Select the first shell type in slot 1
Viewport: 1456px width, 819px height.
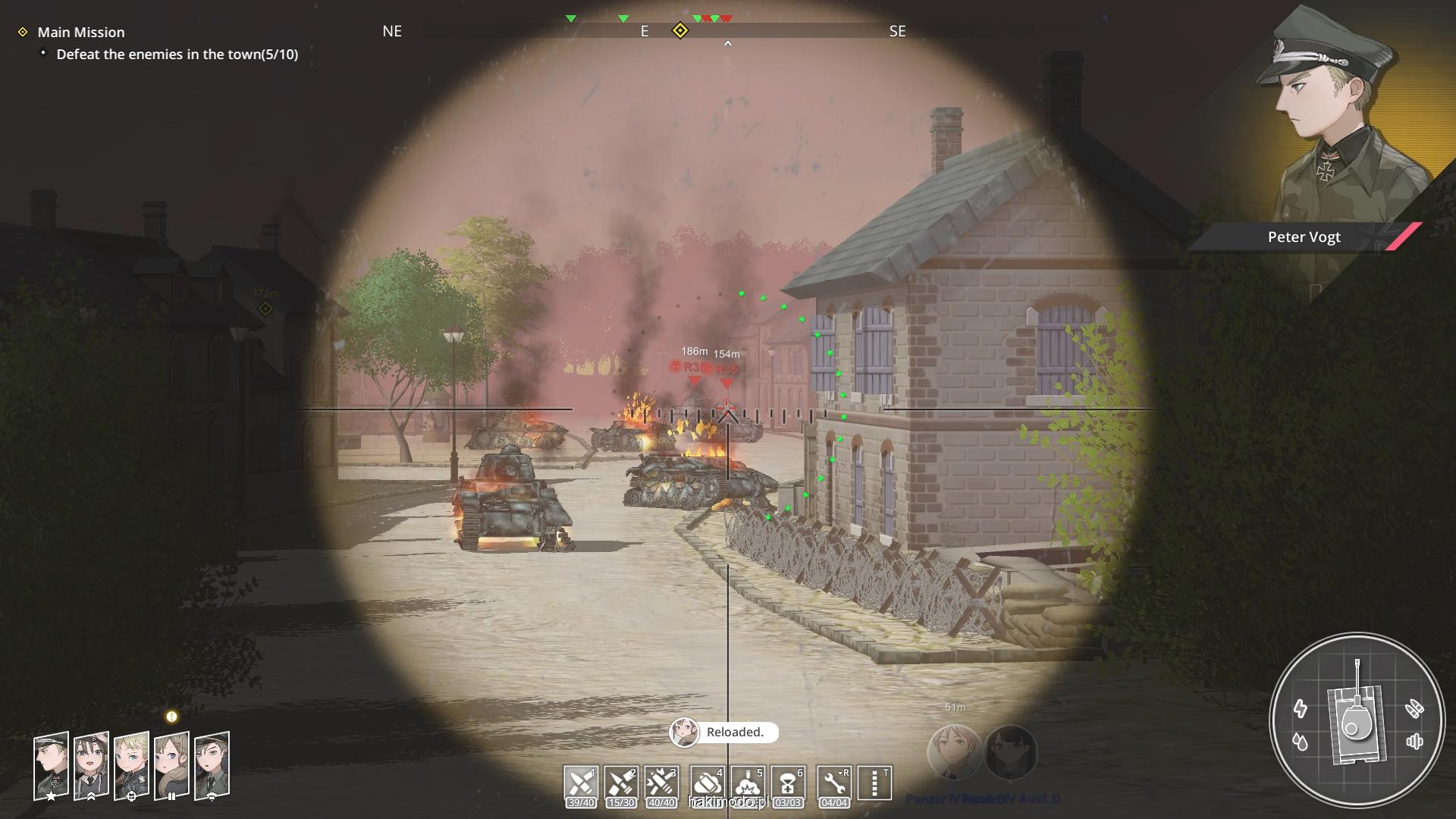581,784
